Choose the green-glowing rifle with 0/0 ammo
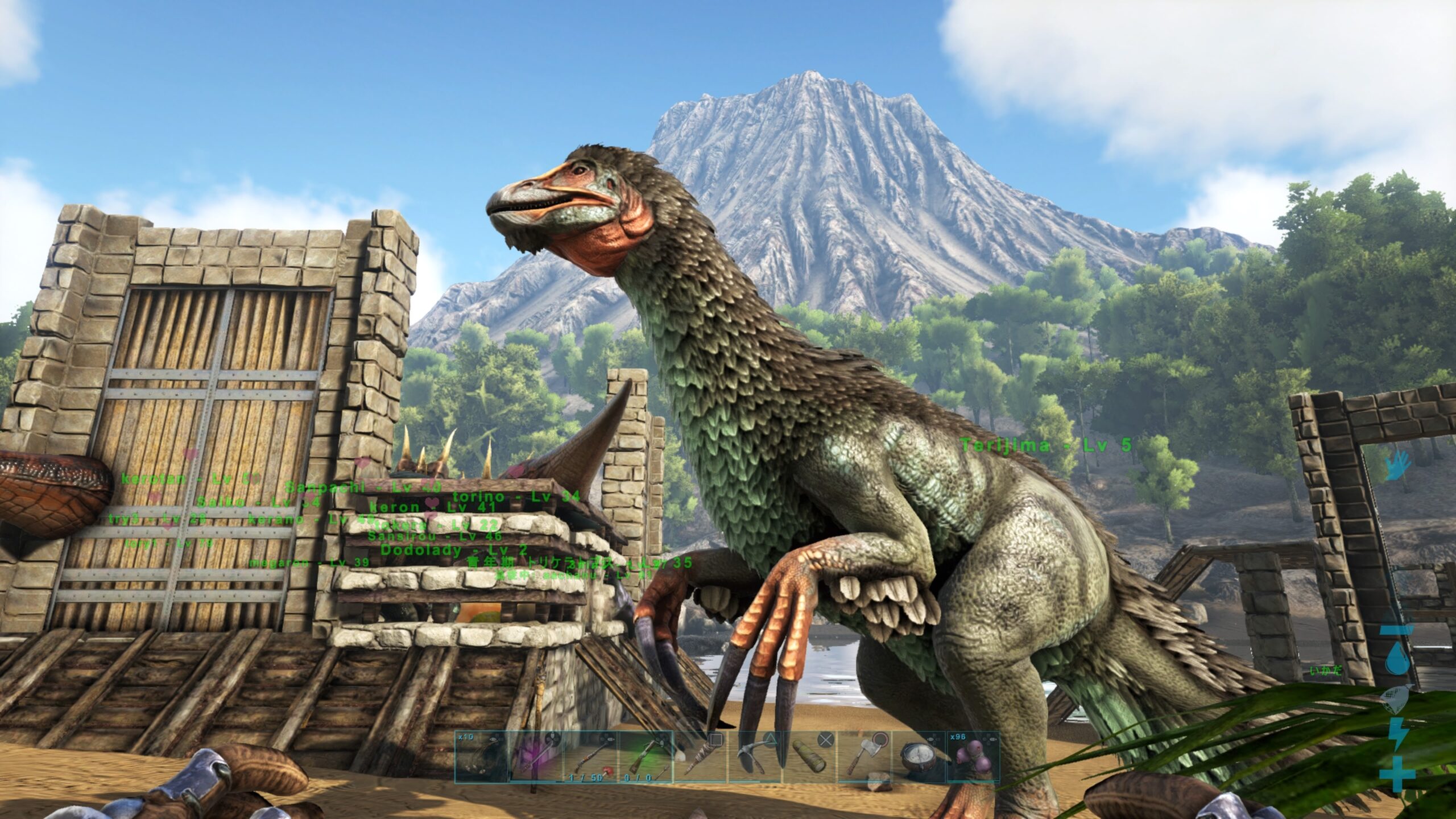 [x=645, y=756]
